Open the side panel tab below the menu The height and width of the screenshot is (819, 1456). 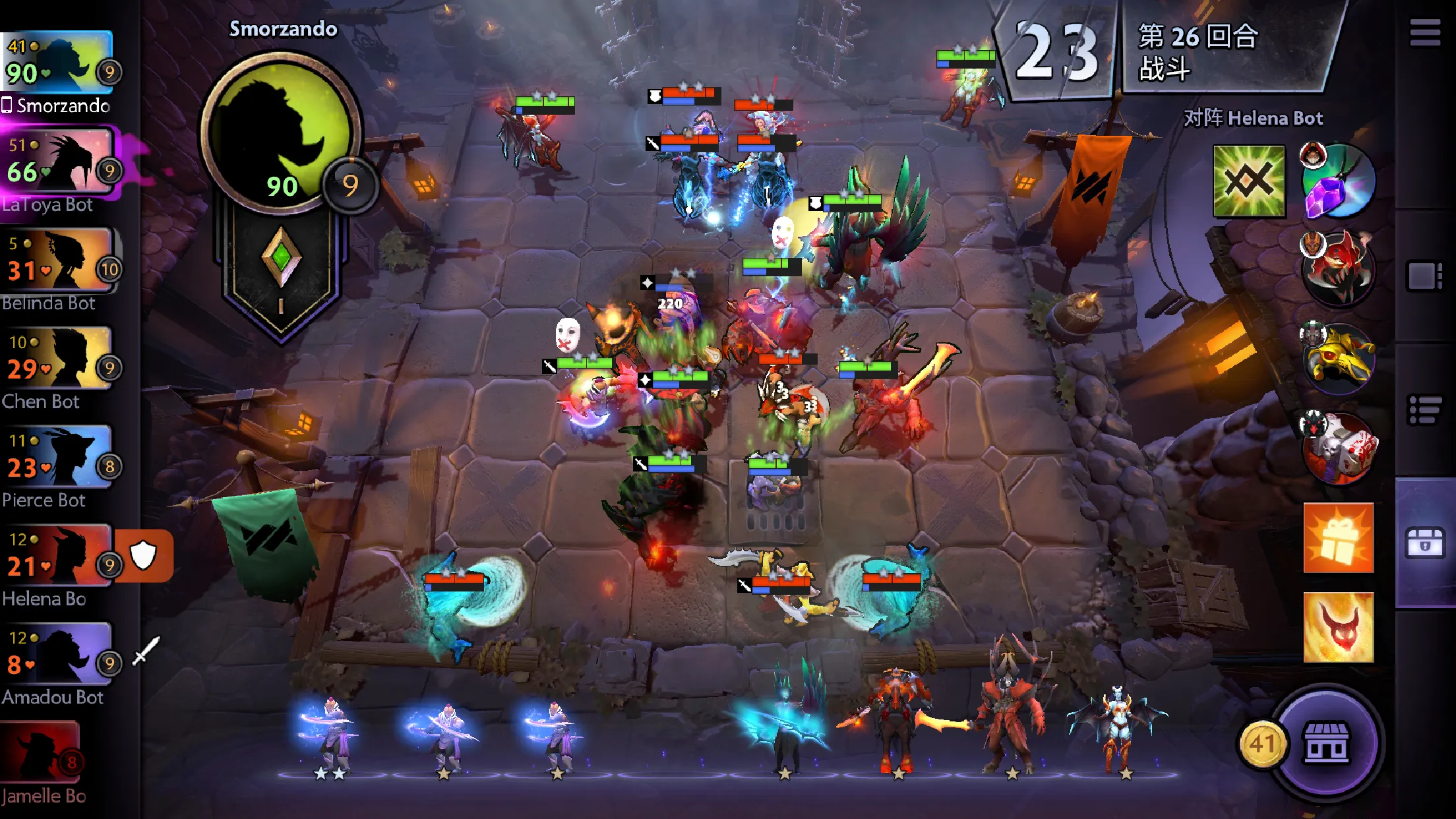click(1425, 276)
